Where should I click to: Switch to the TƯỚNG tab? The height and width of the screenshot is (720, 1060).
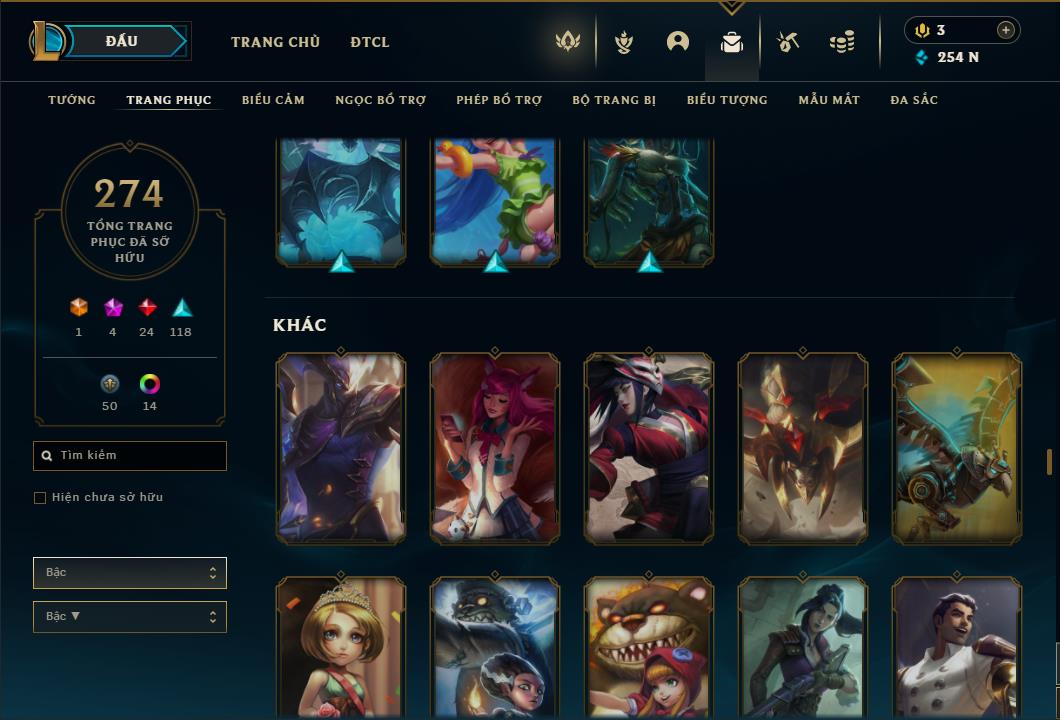click(x=72, y=100)
